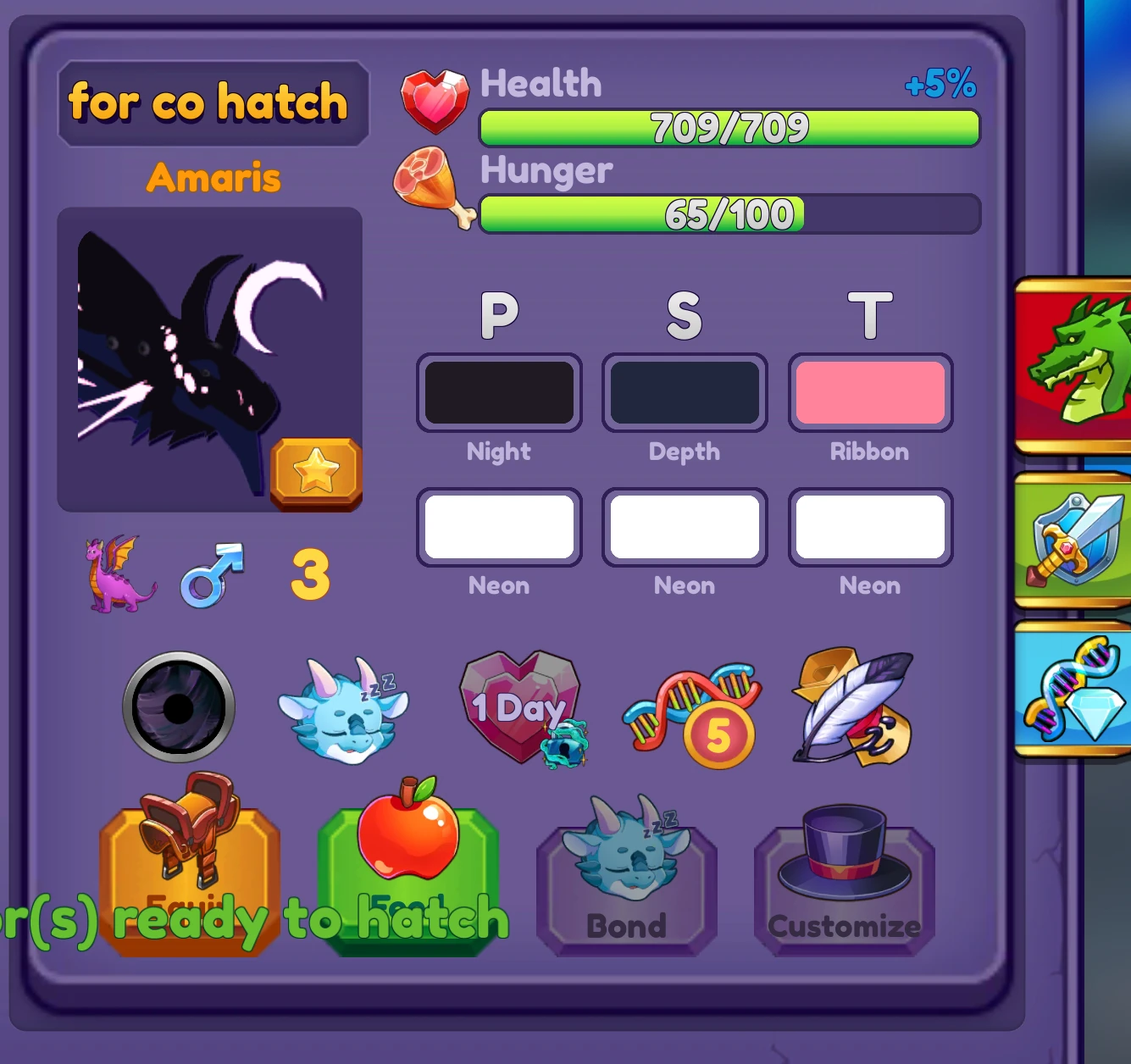Open the Customize top hat panel

pyautogui.click(x=844, y=881)
